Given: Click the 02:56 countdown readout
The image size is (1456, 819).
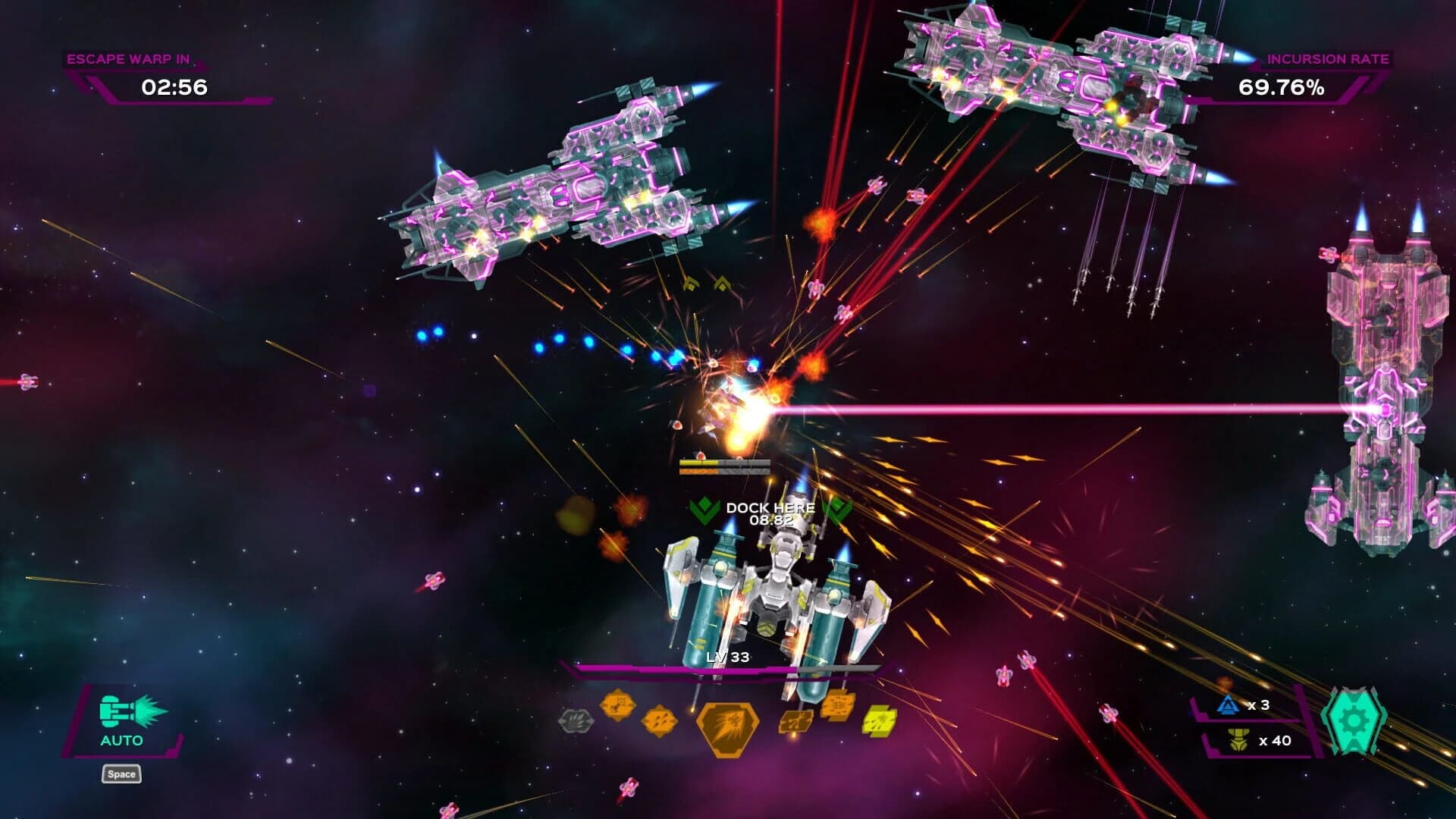Looking at the screenshot, I should pos(173,88).
